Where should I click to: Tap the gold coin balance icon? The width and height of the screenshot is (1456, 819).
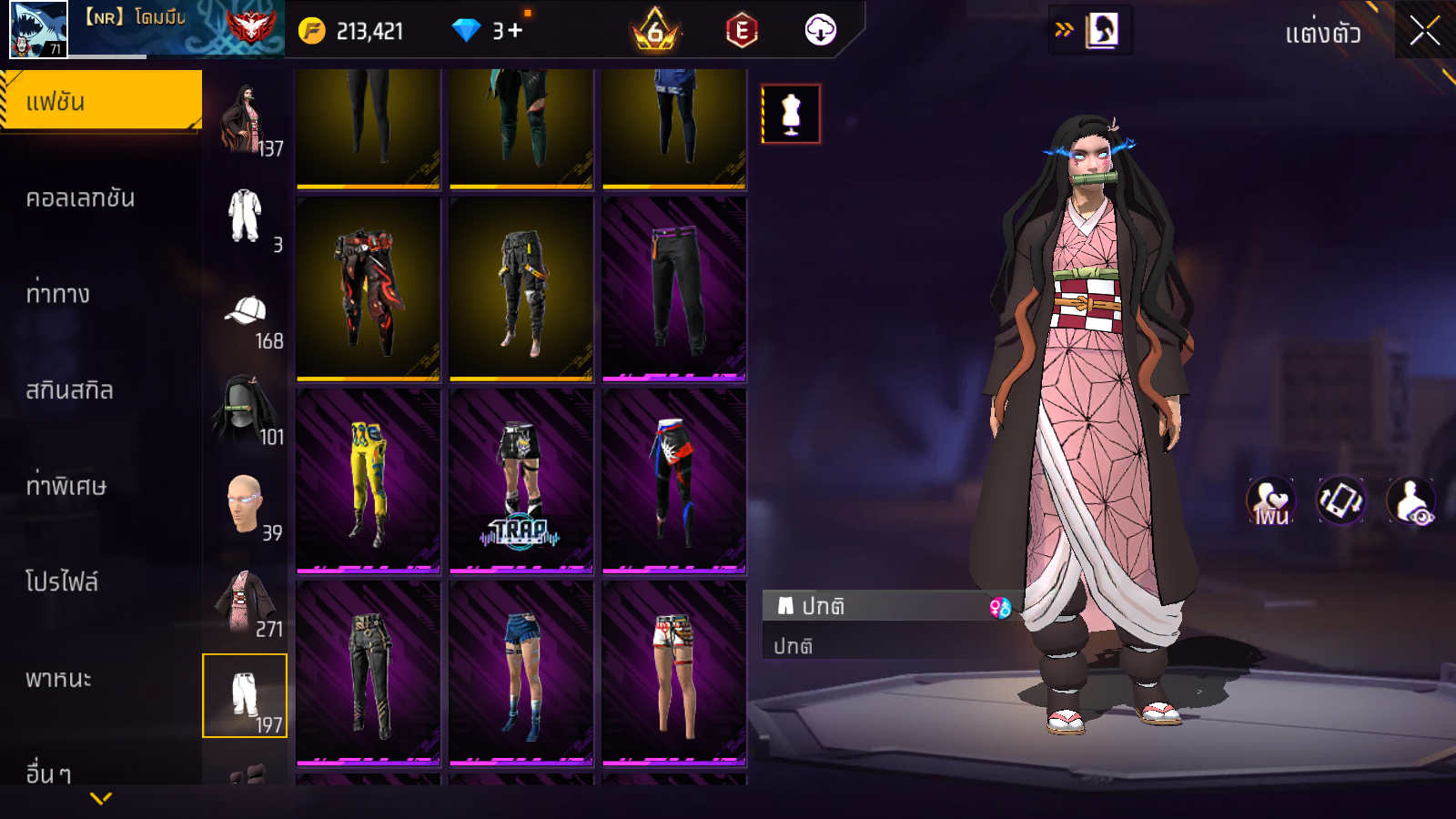click(312, 31)
